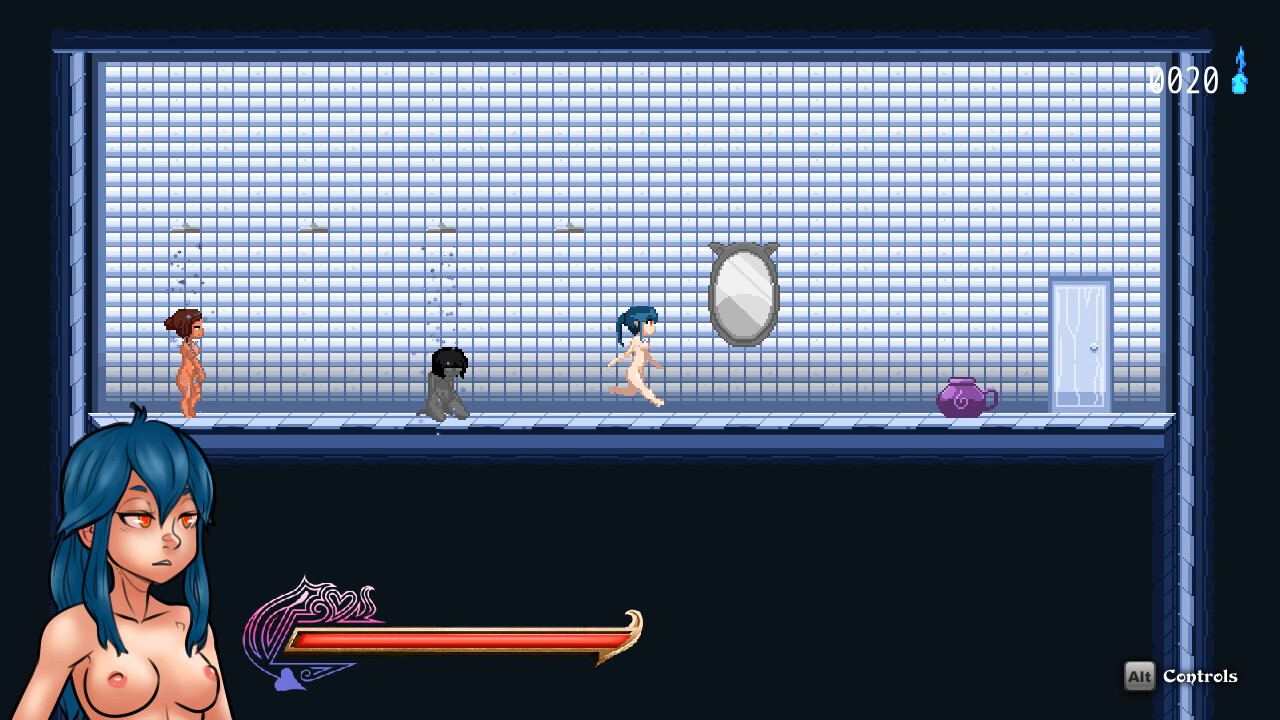1280x720 pixels.
Task: Click the blue water droplet counter icon
Action: (x=1240, y=78)
